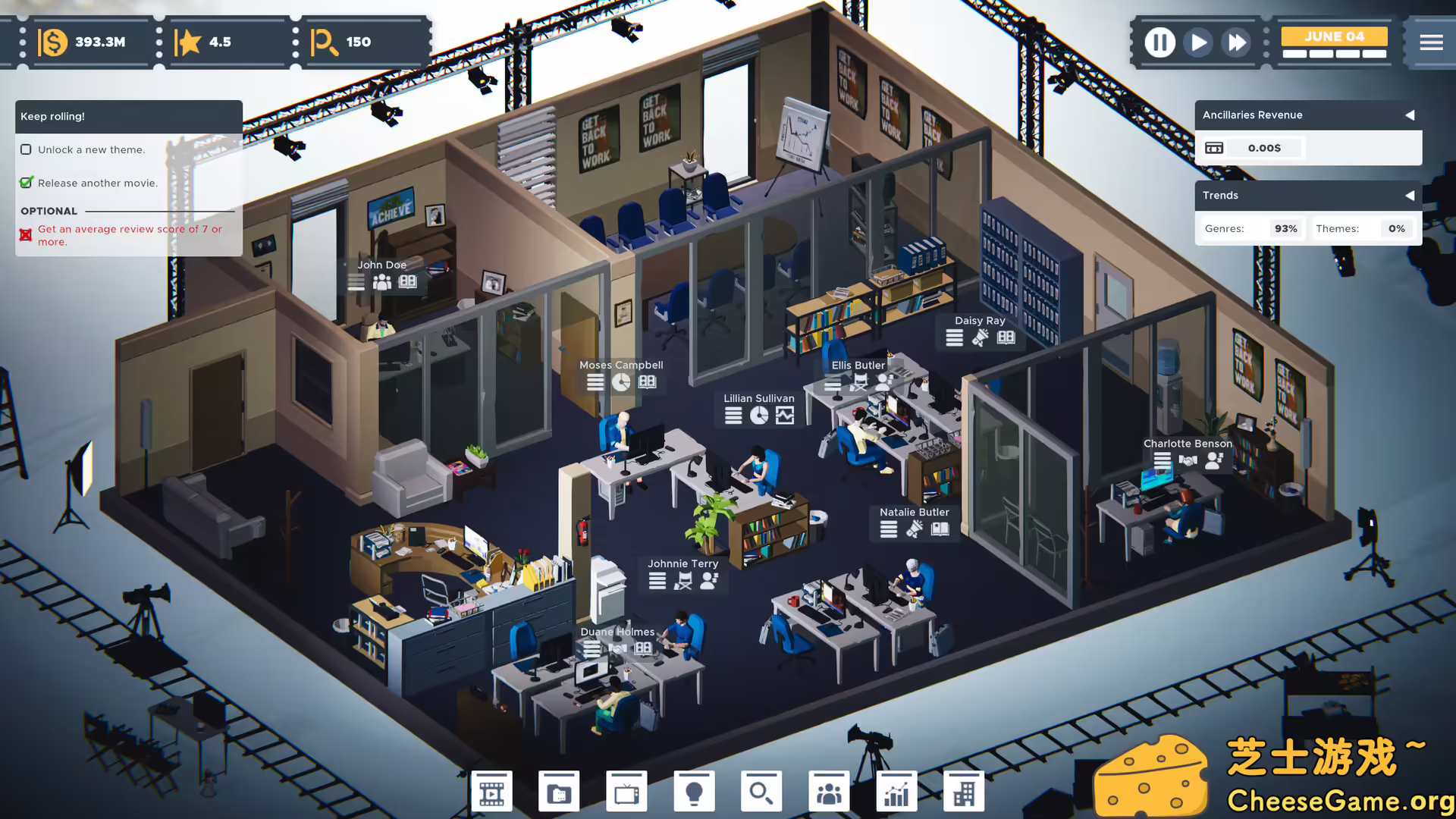The image size is (1456, 819).
Task: Open the projects folder panel
Action: coord(559,790)
